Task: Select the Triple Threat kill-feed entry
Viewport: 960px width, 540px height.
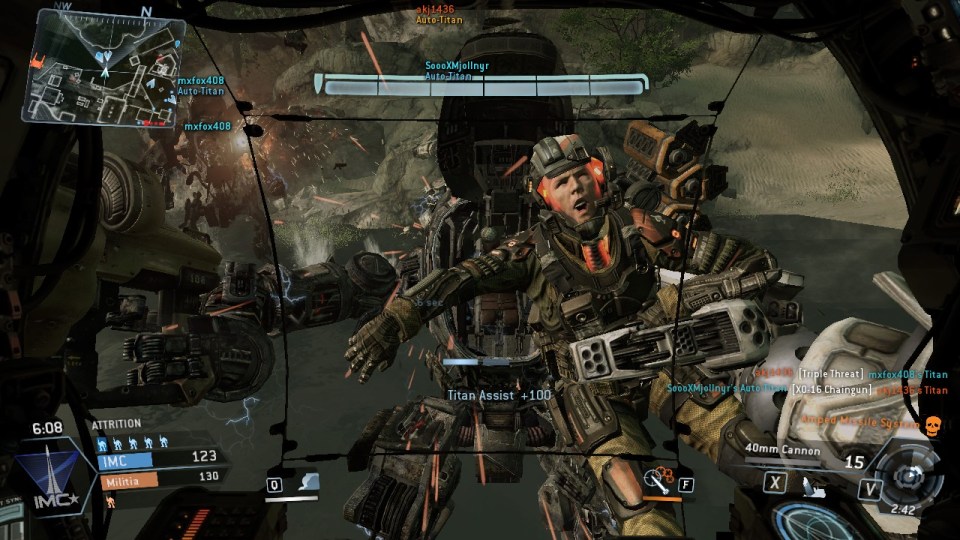Action: click(x=830, y=374)
